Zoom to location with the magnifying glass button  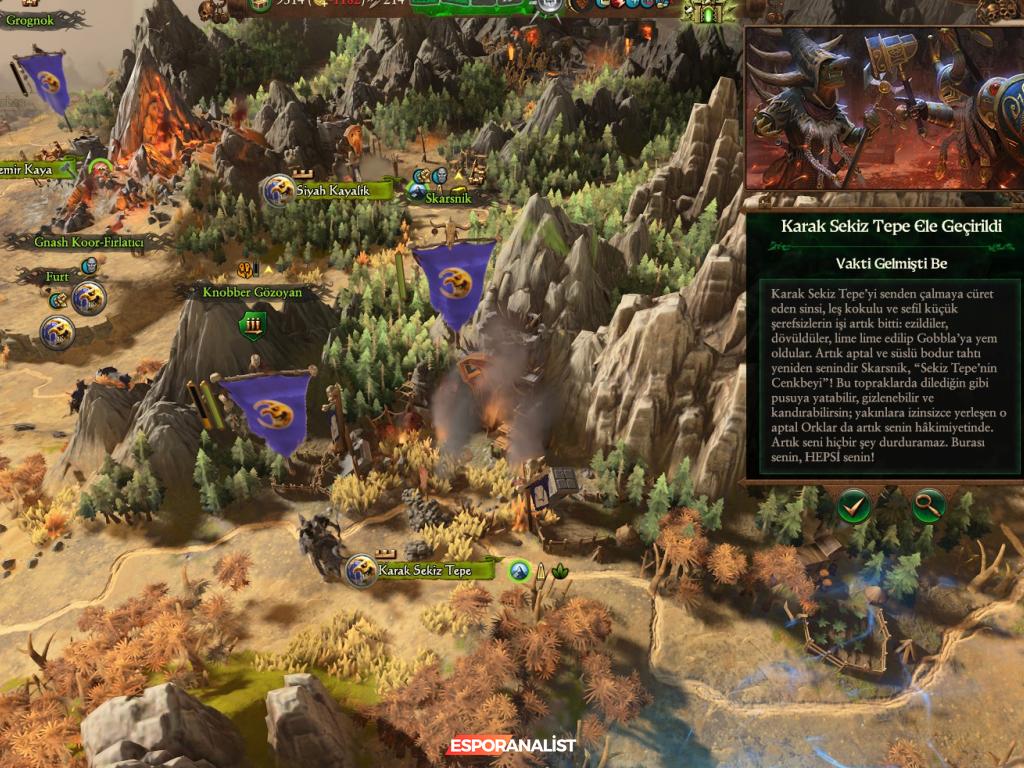929,506
